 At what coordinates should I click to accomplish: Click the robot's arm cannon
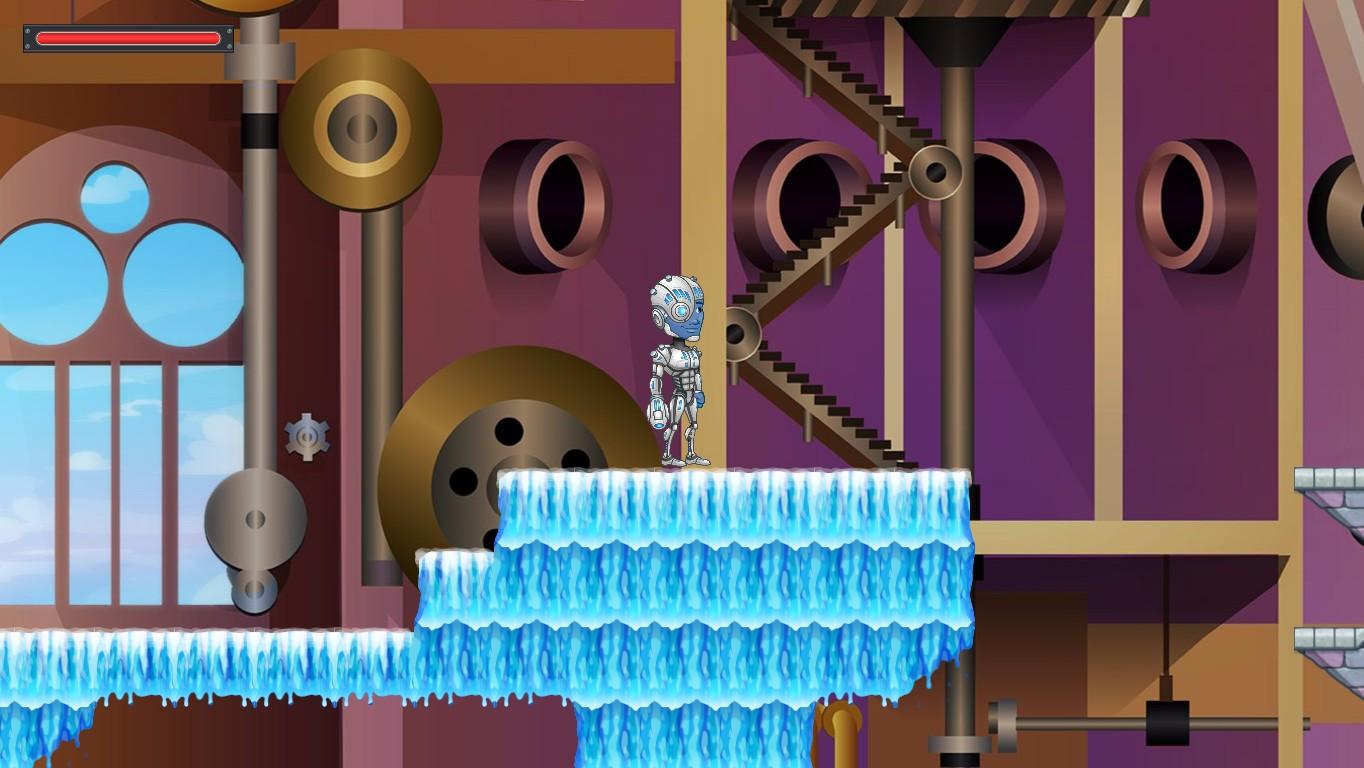point(660,410)
